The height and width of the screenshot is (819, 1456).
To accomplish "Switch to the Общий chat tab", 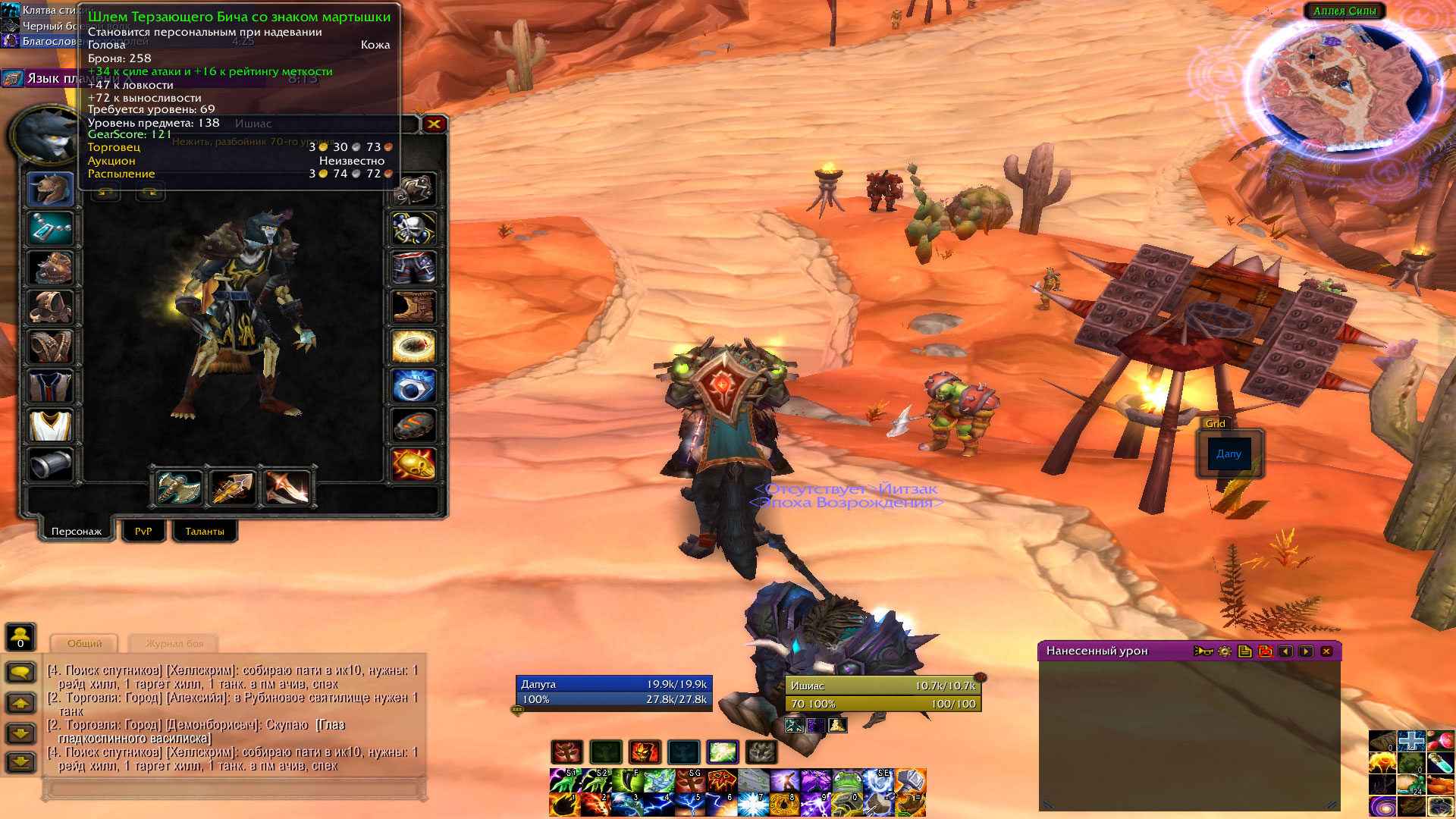I will tap(84, 643).
